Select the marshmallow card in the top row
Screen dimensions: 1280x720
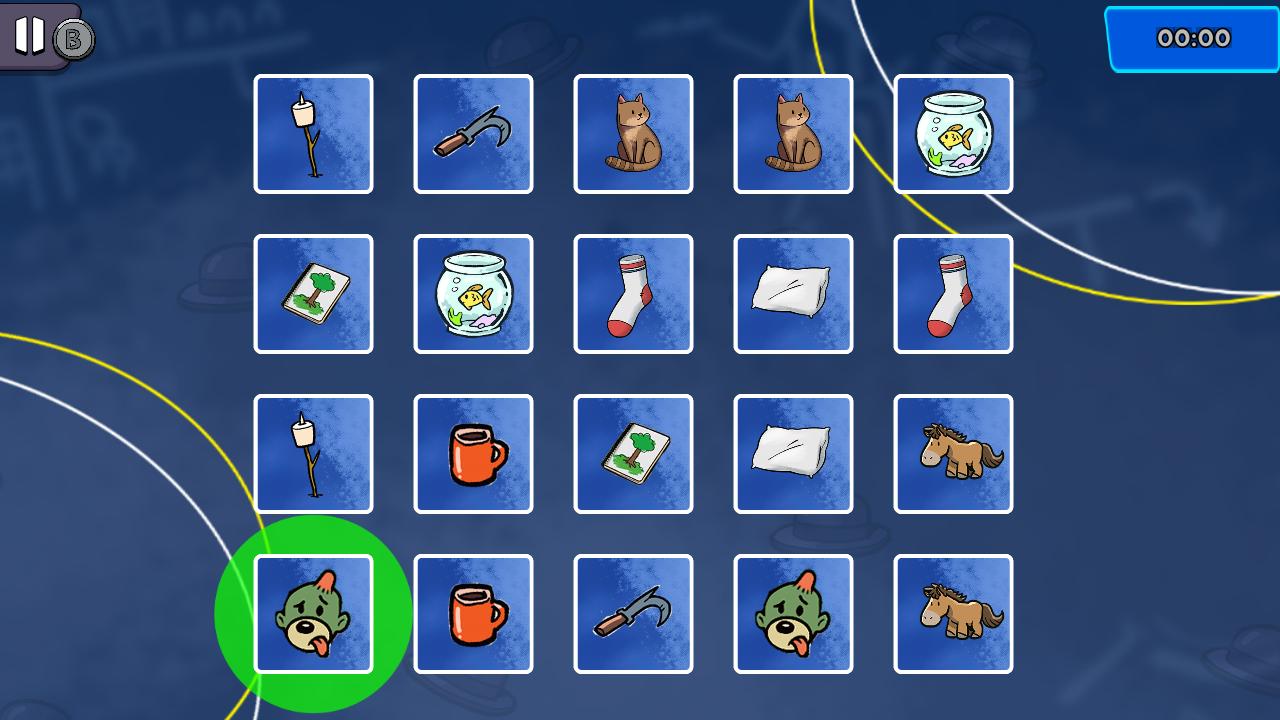click(313, 134)
